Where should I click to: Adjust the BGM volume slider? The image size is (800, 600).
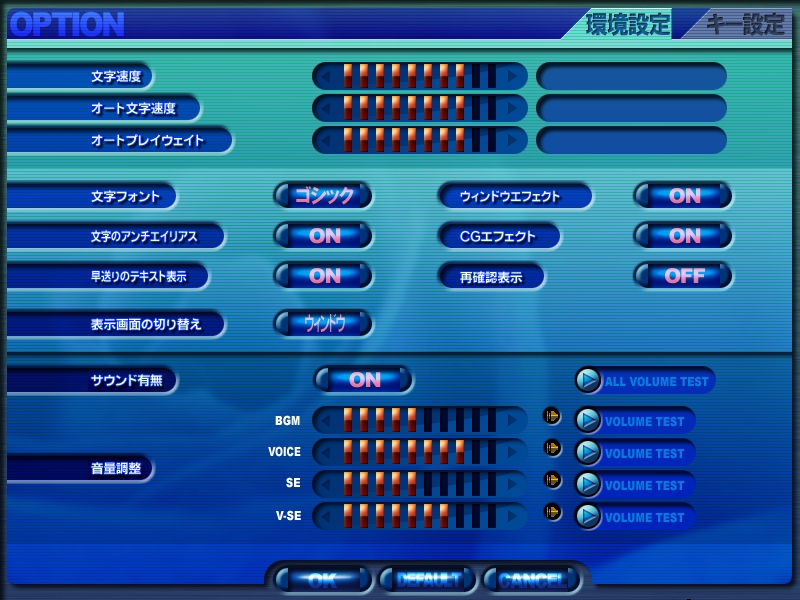click(420, 420)
